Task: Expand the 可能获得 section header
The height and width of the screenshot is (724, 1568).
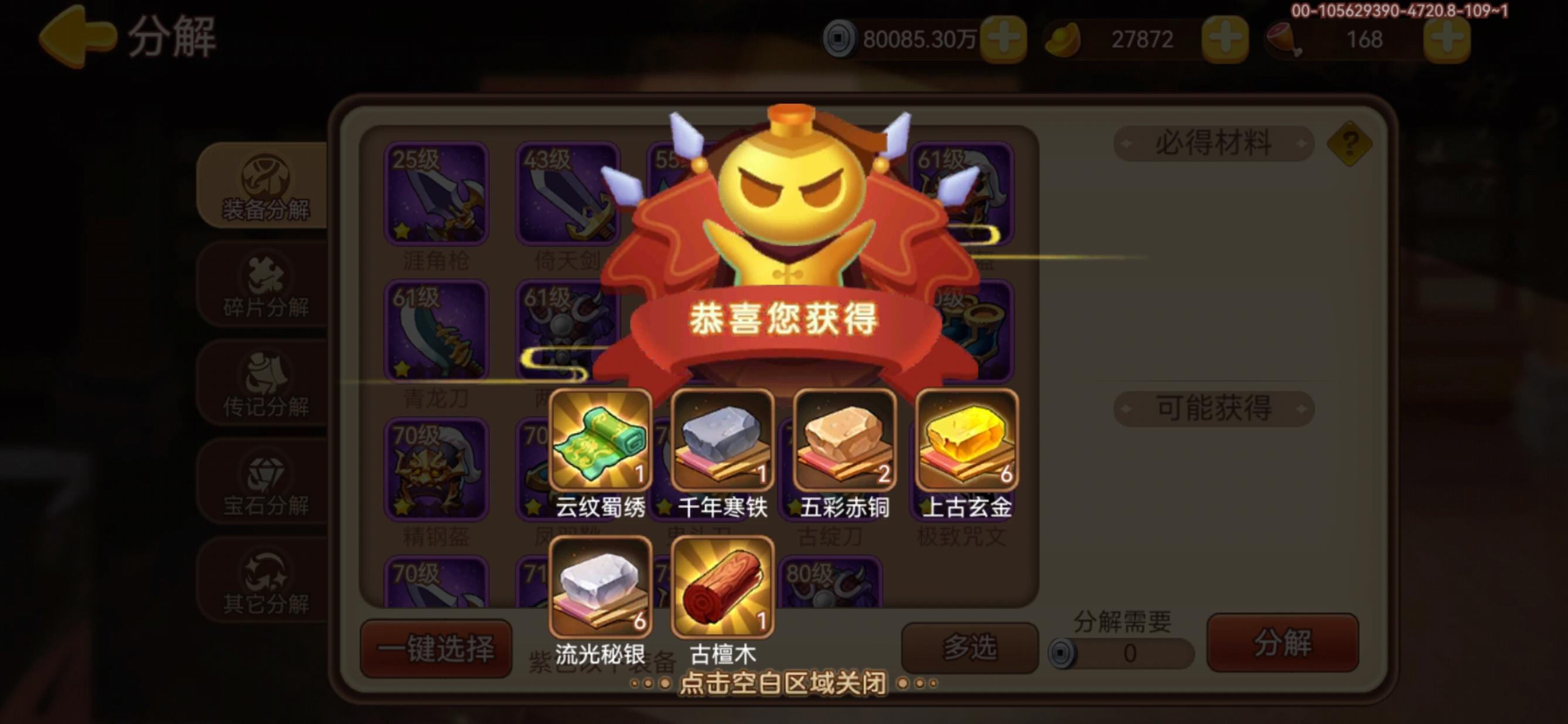Action: click(x=1213, y=409)
